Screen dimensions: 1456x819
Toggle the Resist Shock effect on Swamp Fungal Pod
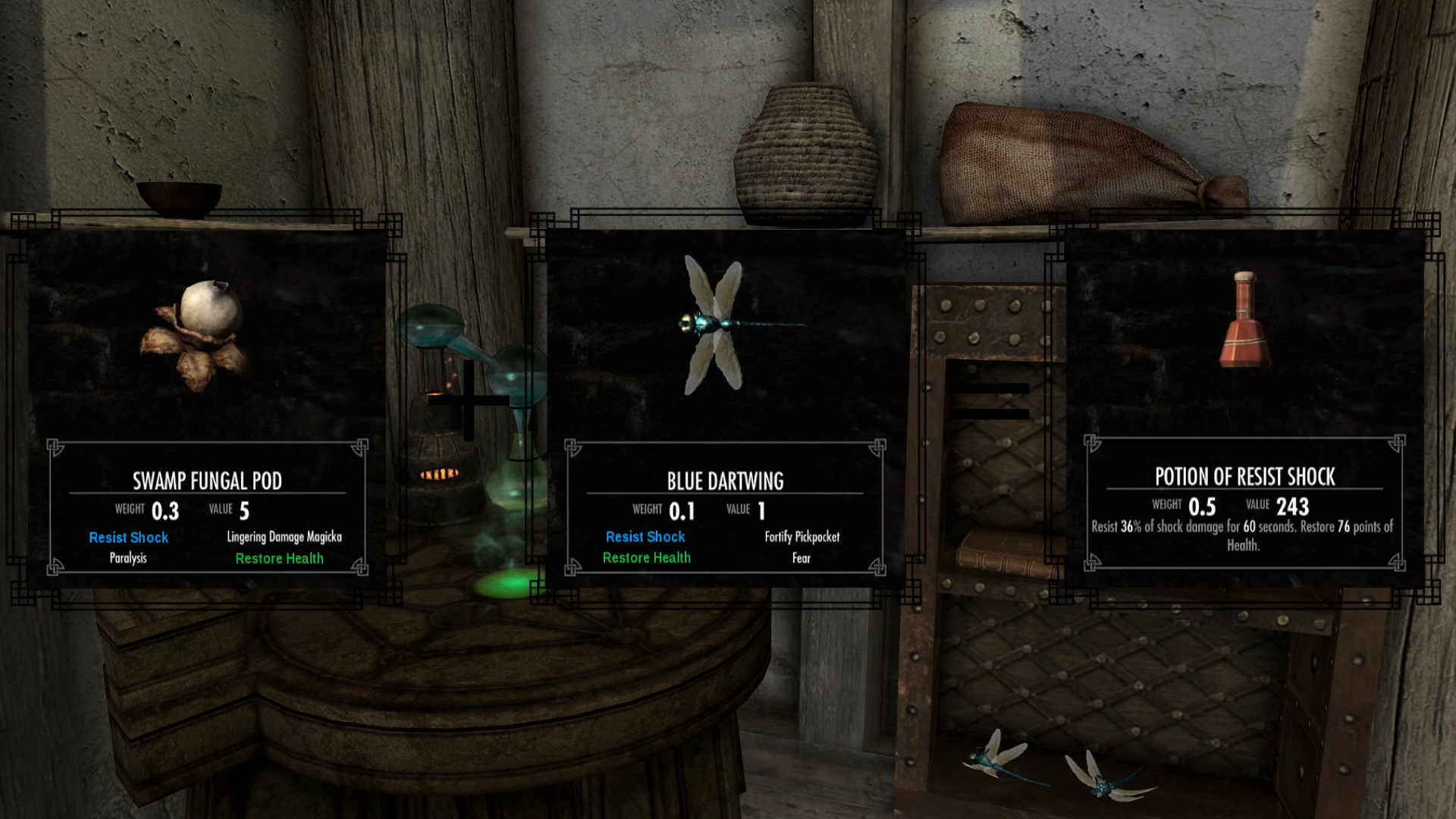[x=127, y=538]
